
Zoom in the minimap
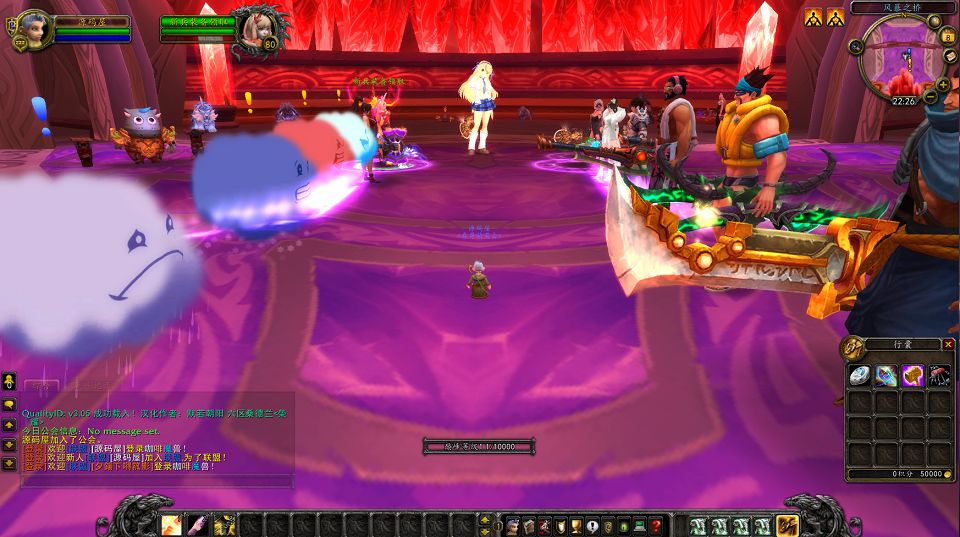click(x=943, y=84)
